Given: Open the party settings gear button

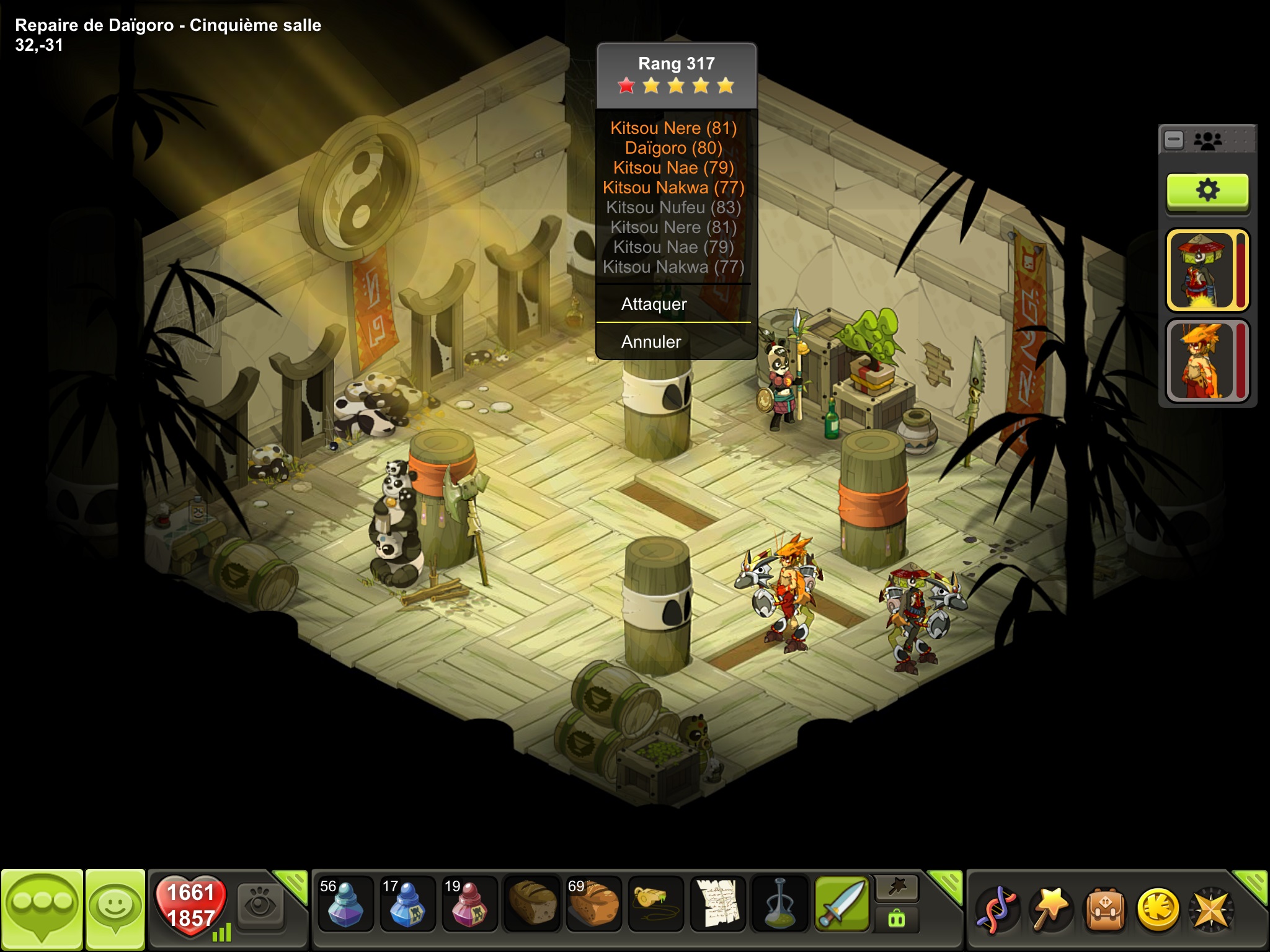Looking at the screenshot, I should [x=1207, y=190].
